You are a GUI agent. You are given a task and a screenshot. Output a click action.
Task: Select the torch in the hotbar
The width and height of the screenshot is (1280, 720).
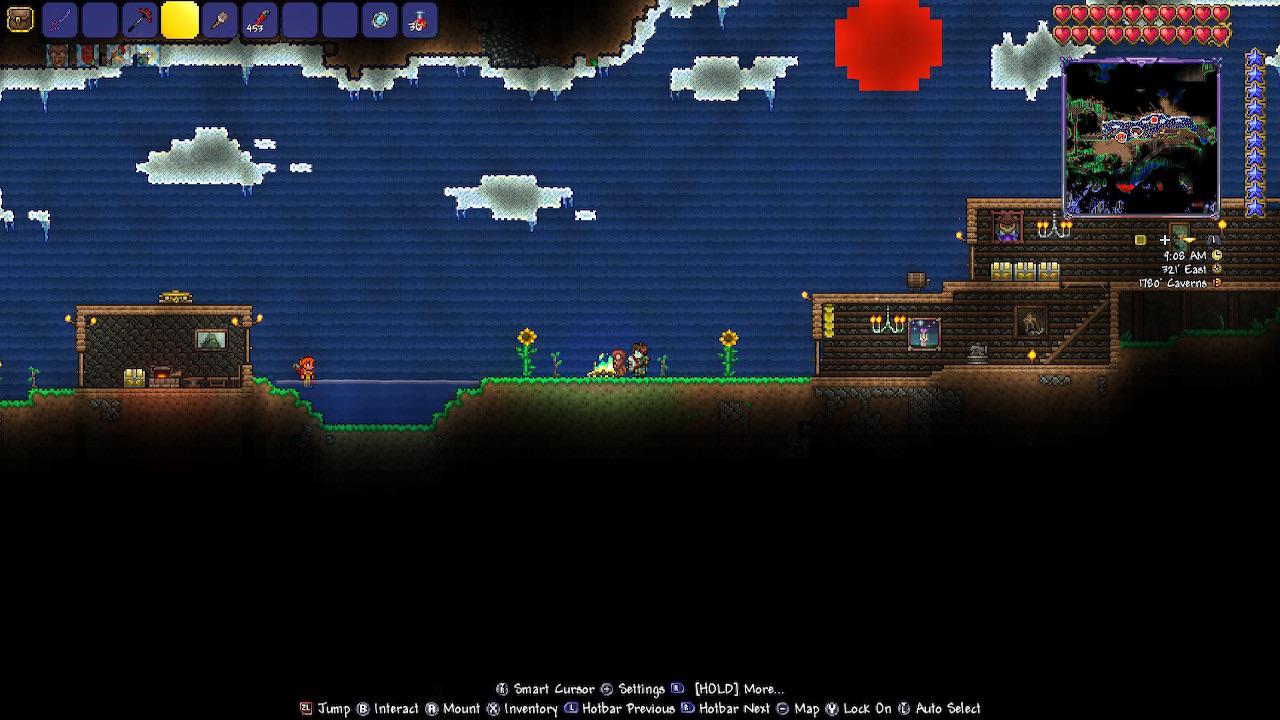coord(218,18)
